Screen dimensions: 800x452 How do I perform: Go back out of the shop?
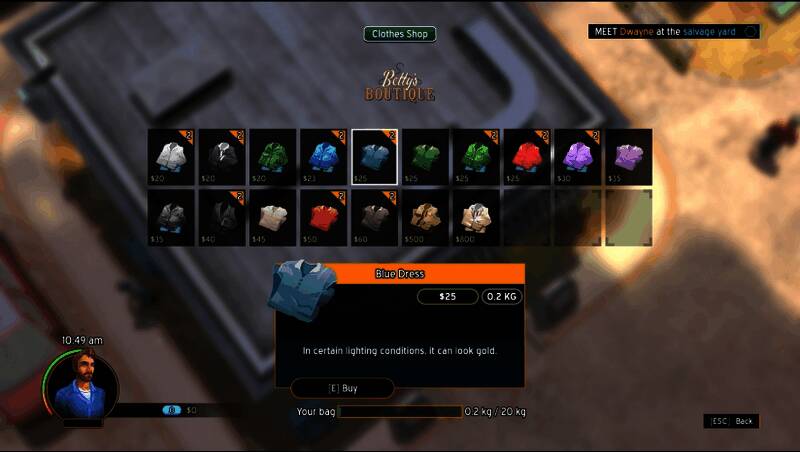click(x=731, y=421)
